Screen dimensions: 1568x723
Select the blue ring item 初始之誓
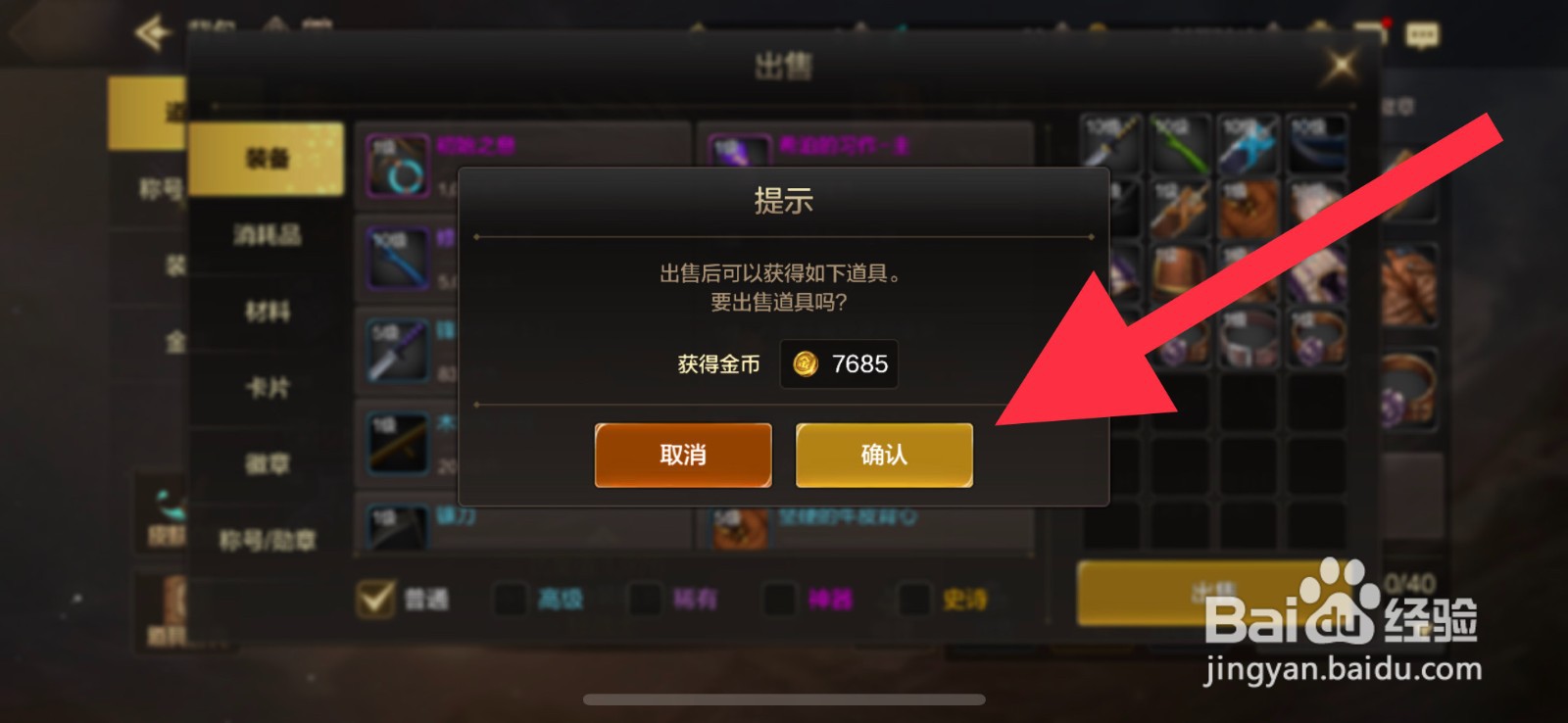click(x=398, y=167)
